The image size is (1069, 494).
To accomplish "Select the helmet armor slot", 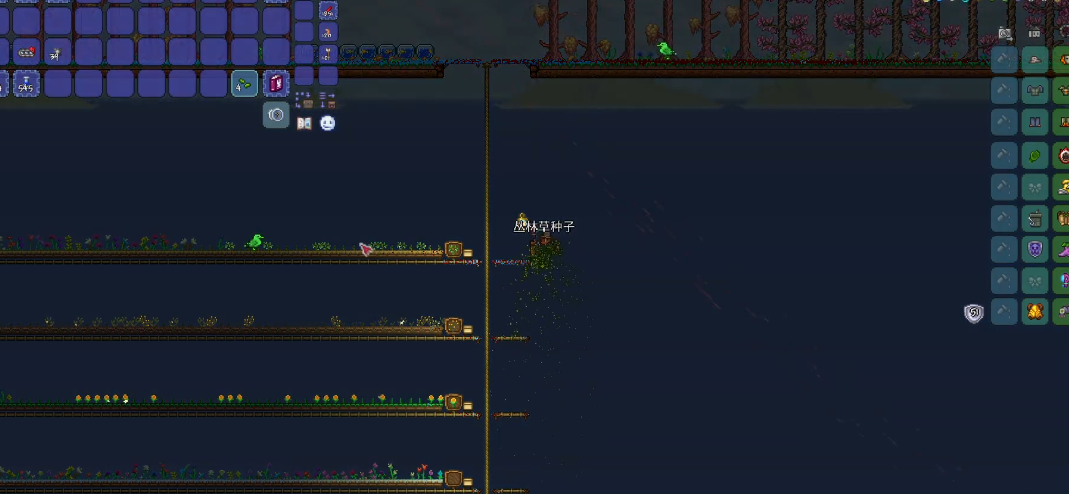I will tap(1035, 61).
